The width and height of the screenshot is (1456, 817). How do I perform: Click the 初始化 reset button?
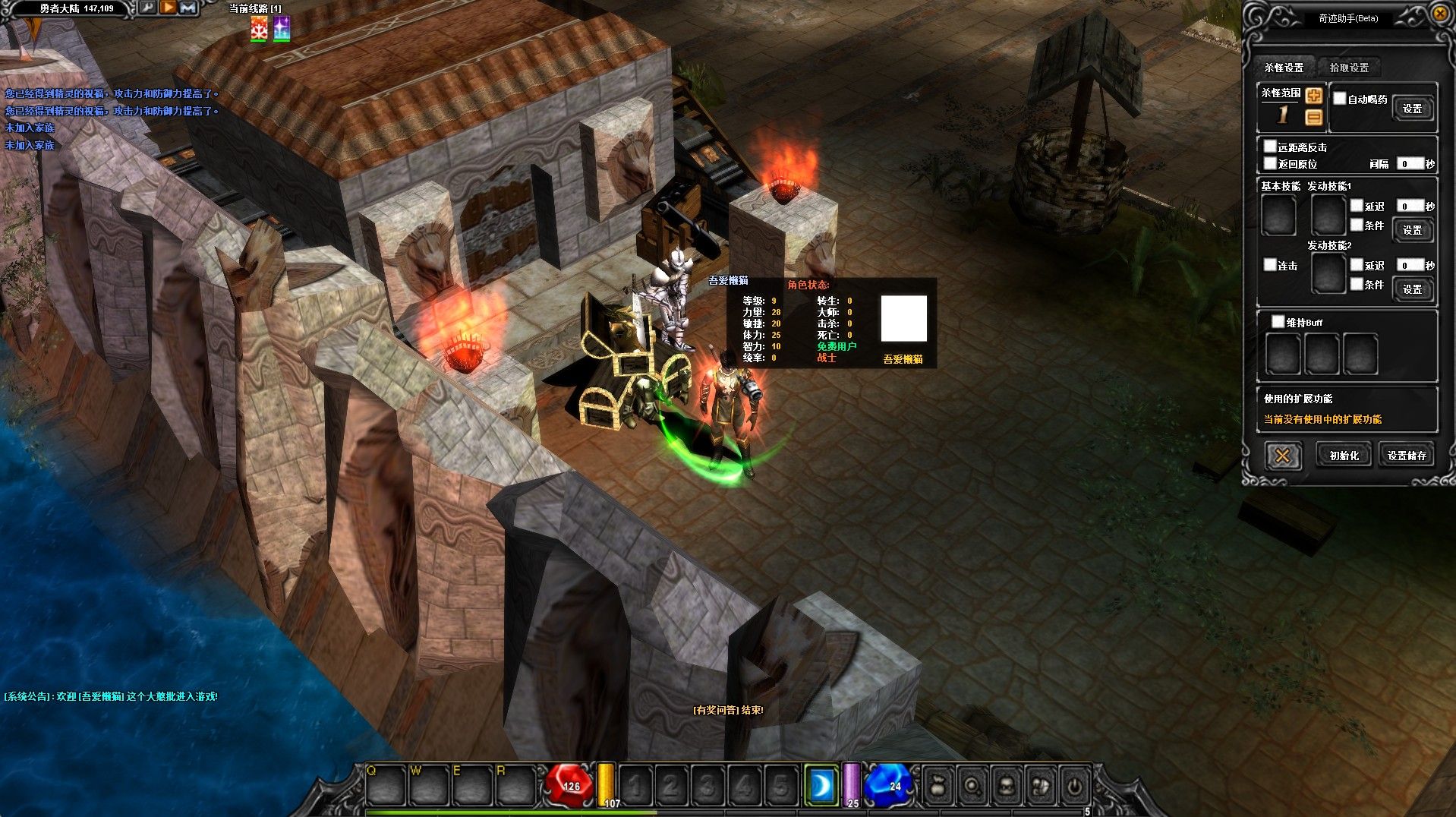1344,456
